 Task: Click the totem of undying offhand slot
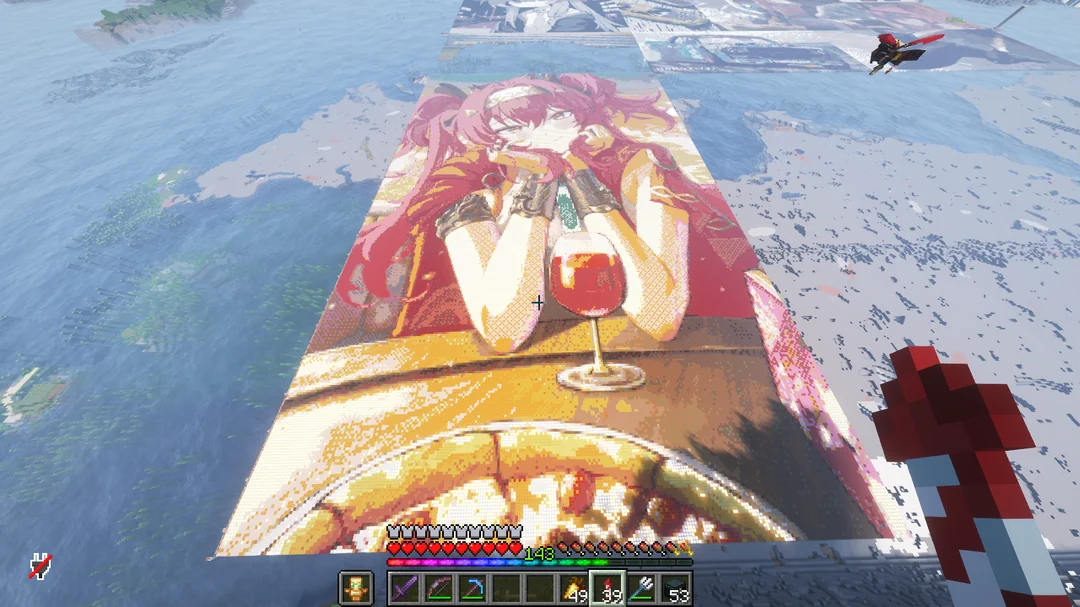point(355,588)
